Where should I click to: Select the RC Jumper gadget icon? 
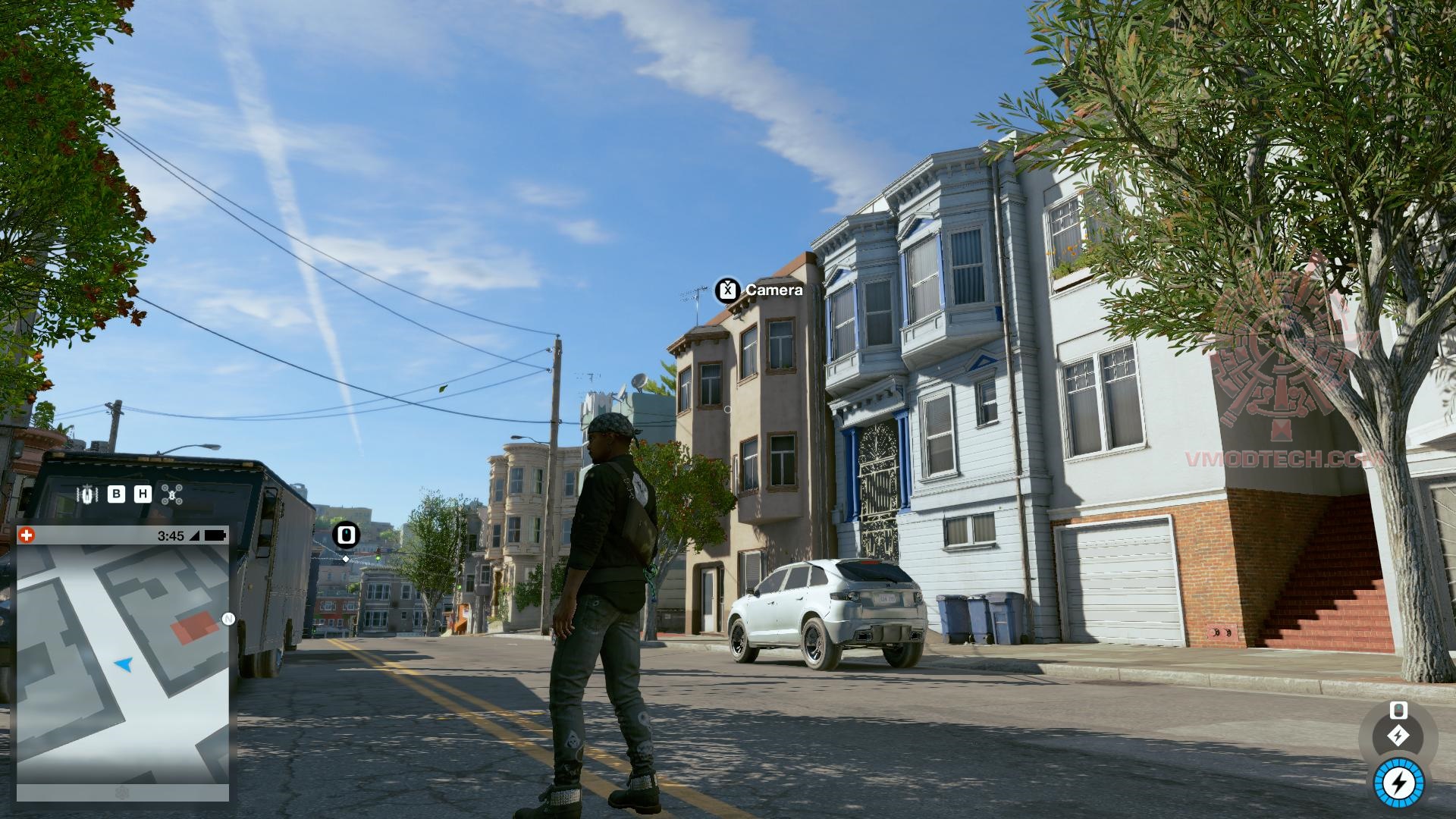[88, 494]
